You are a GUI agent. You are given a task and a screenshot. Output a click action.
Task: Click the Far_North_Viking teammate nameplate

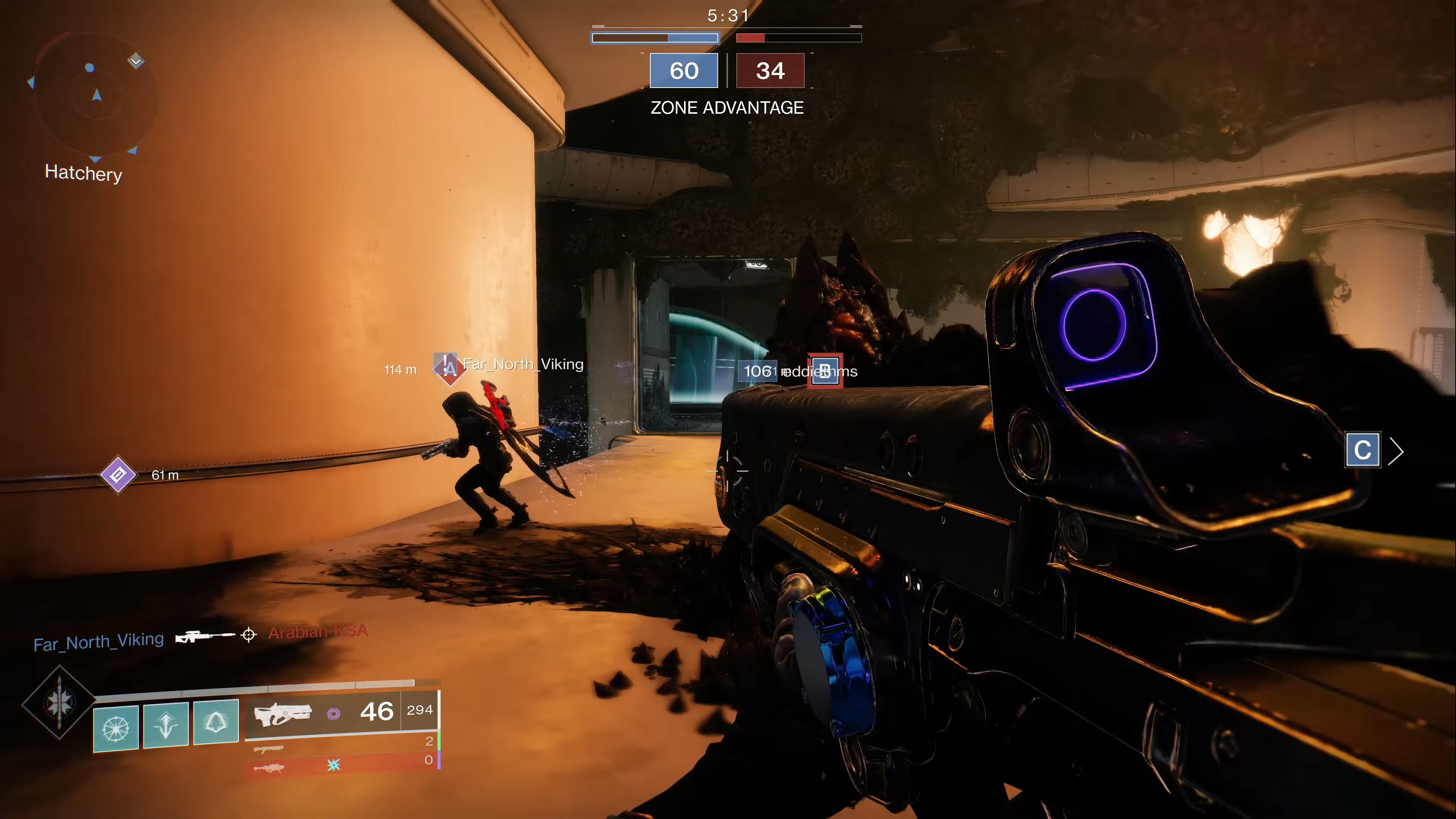523,364
